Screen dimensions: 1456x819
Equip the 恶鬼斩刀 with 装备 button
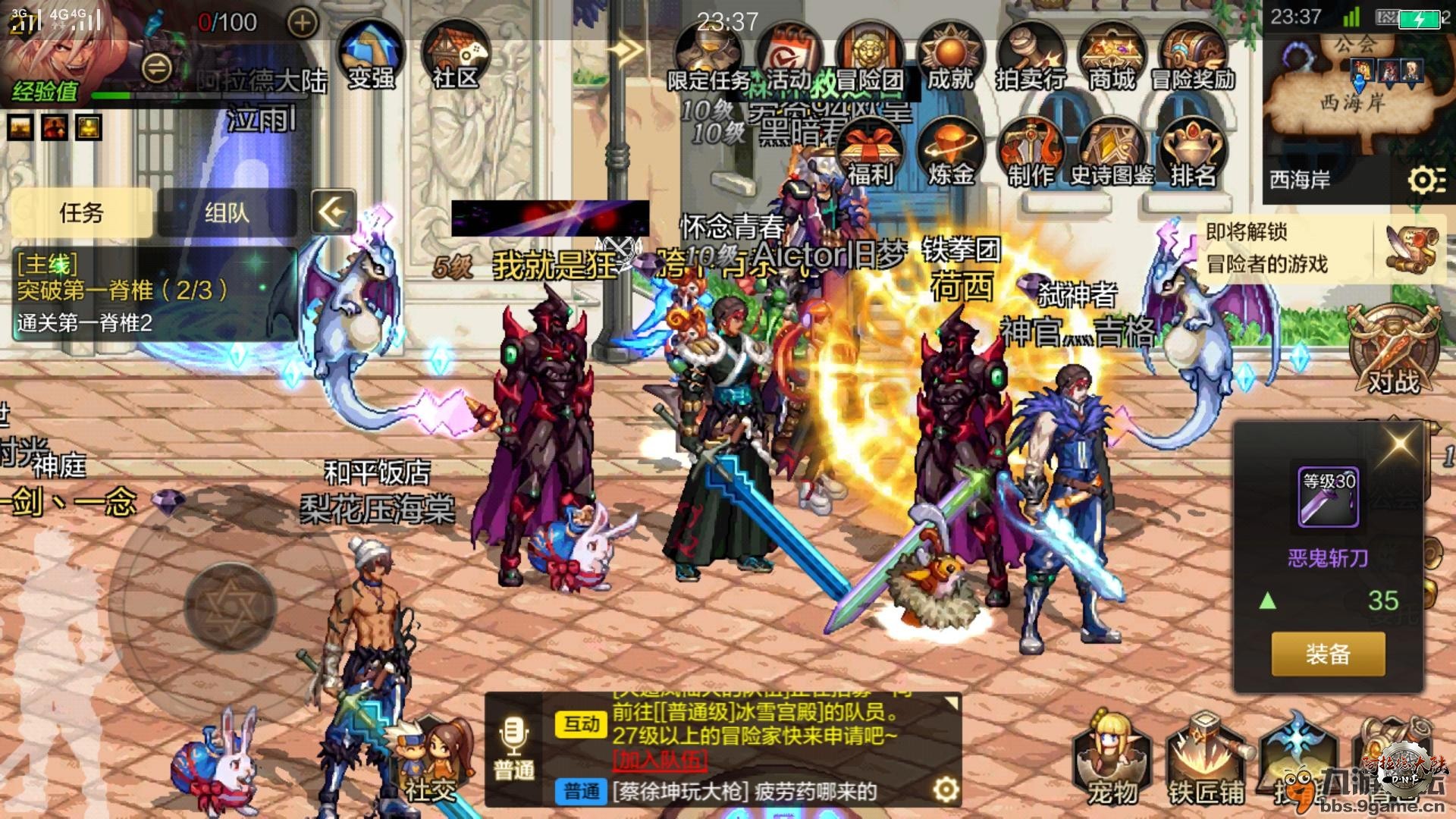pyautogui.click(x=1328, y=654)
